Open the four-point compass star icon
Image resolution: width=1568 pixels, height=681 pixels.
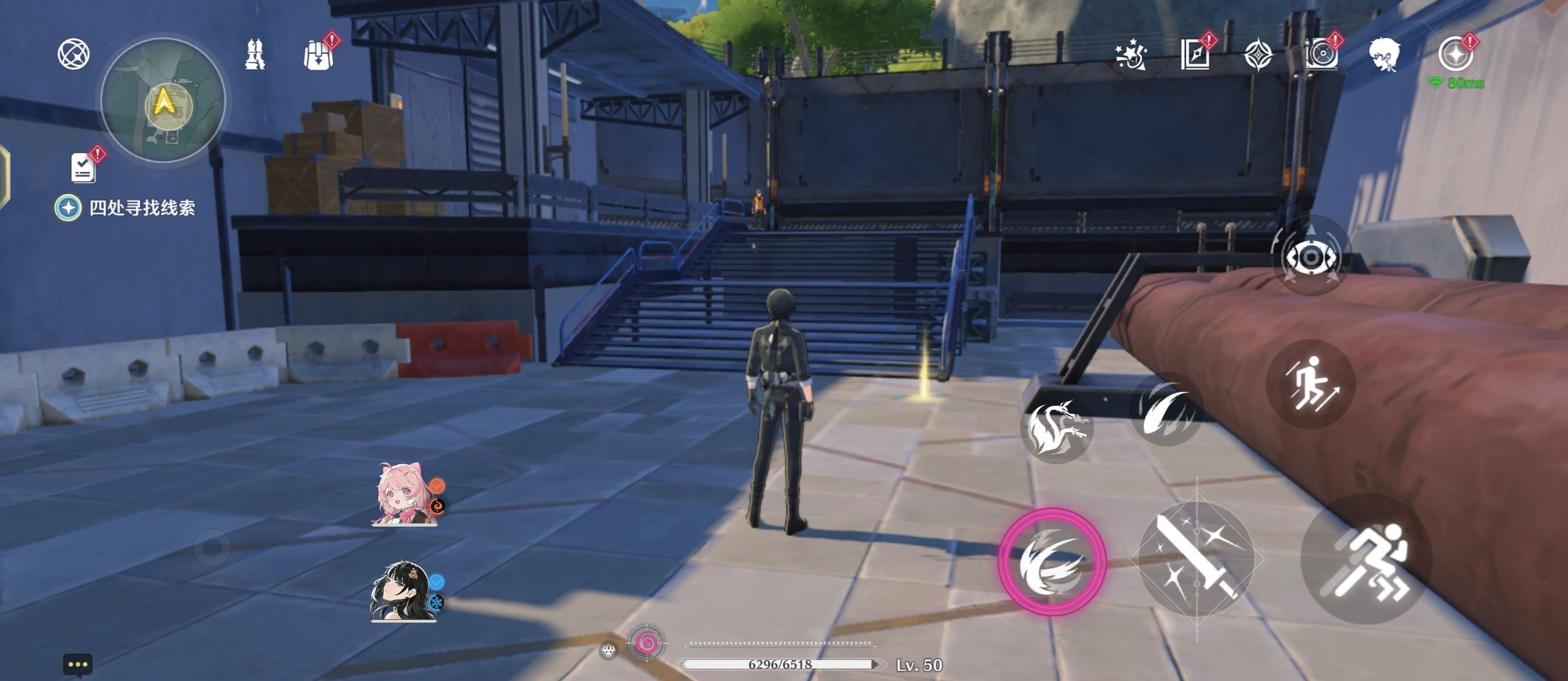pos(1258,55)
